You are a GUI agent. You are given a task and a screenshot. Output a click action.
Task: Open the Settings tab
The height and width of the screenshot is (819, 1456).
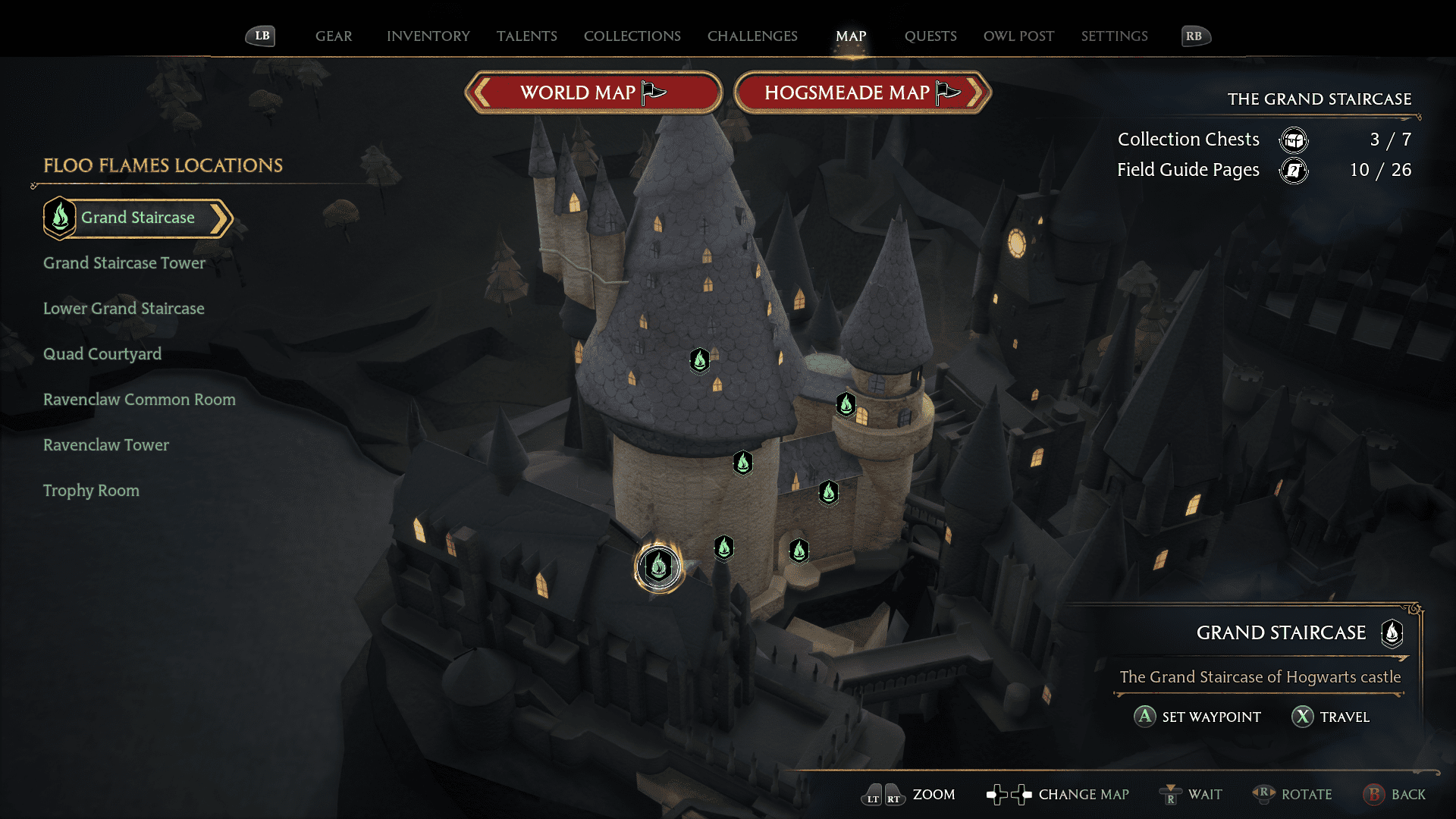point(1114,36)
